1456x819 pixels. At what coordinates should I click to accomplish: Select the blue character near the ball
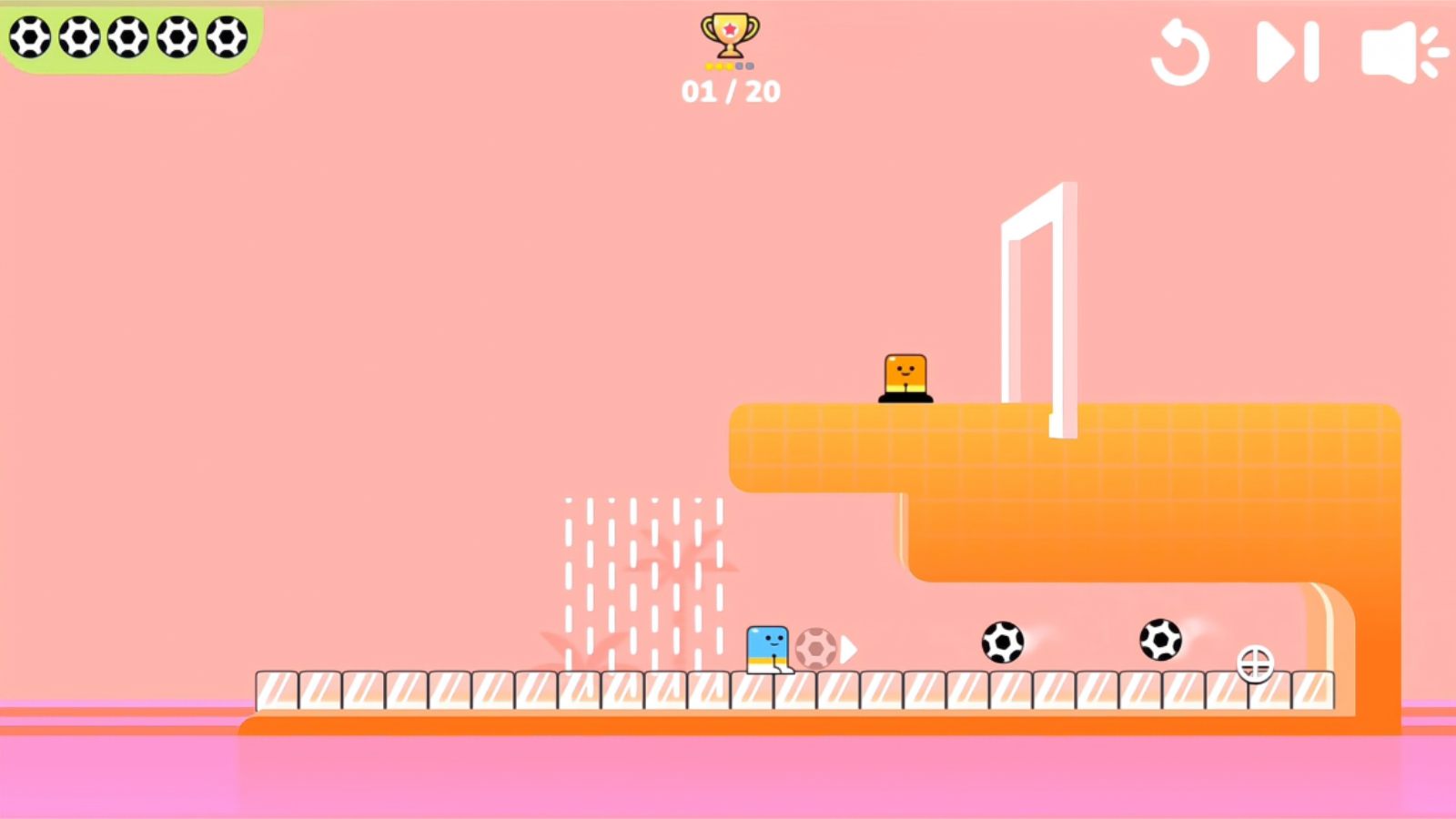769,648
